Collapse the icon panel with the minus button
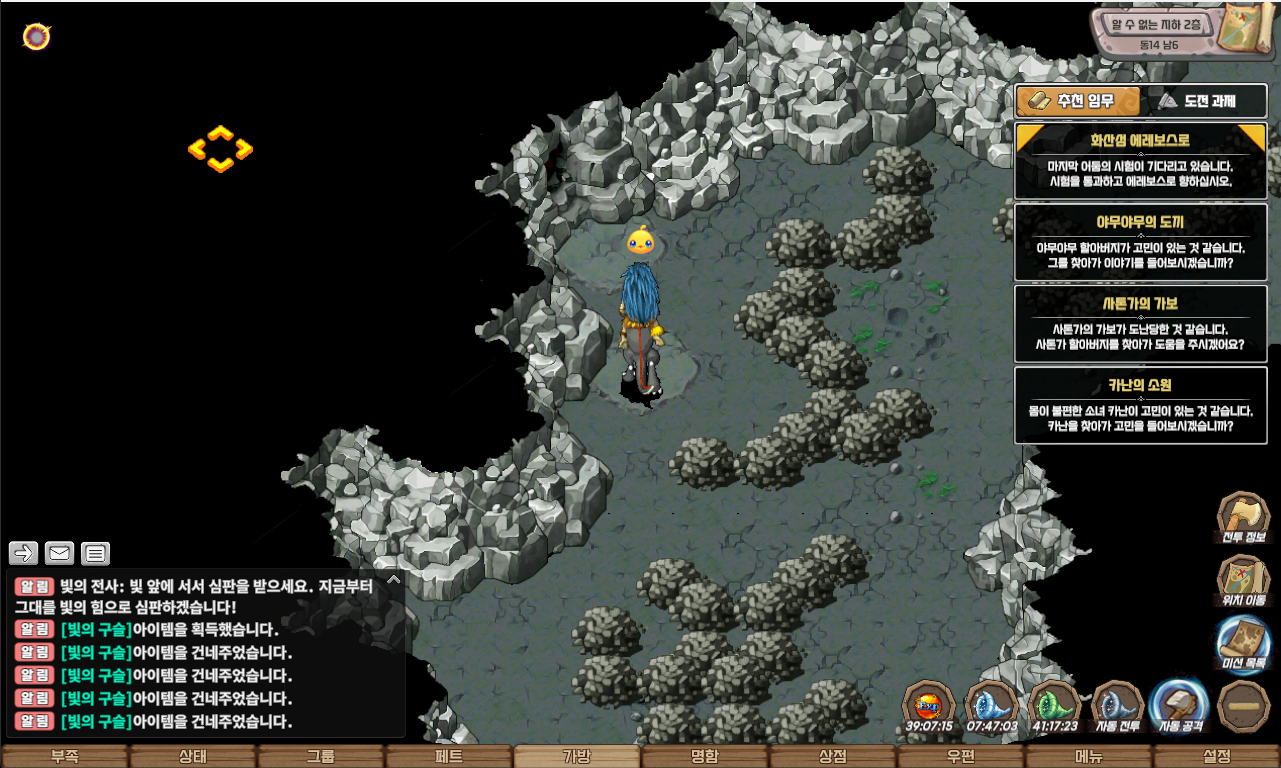This screenshot has height=768, width=1281. coord(1243,706)
